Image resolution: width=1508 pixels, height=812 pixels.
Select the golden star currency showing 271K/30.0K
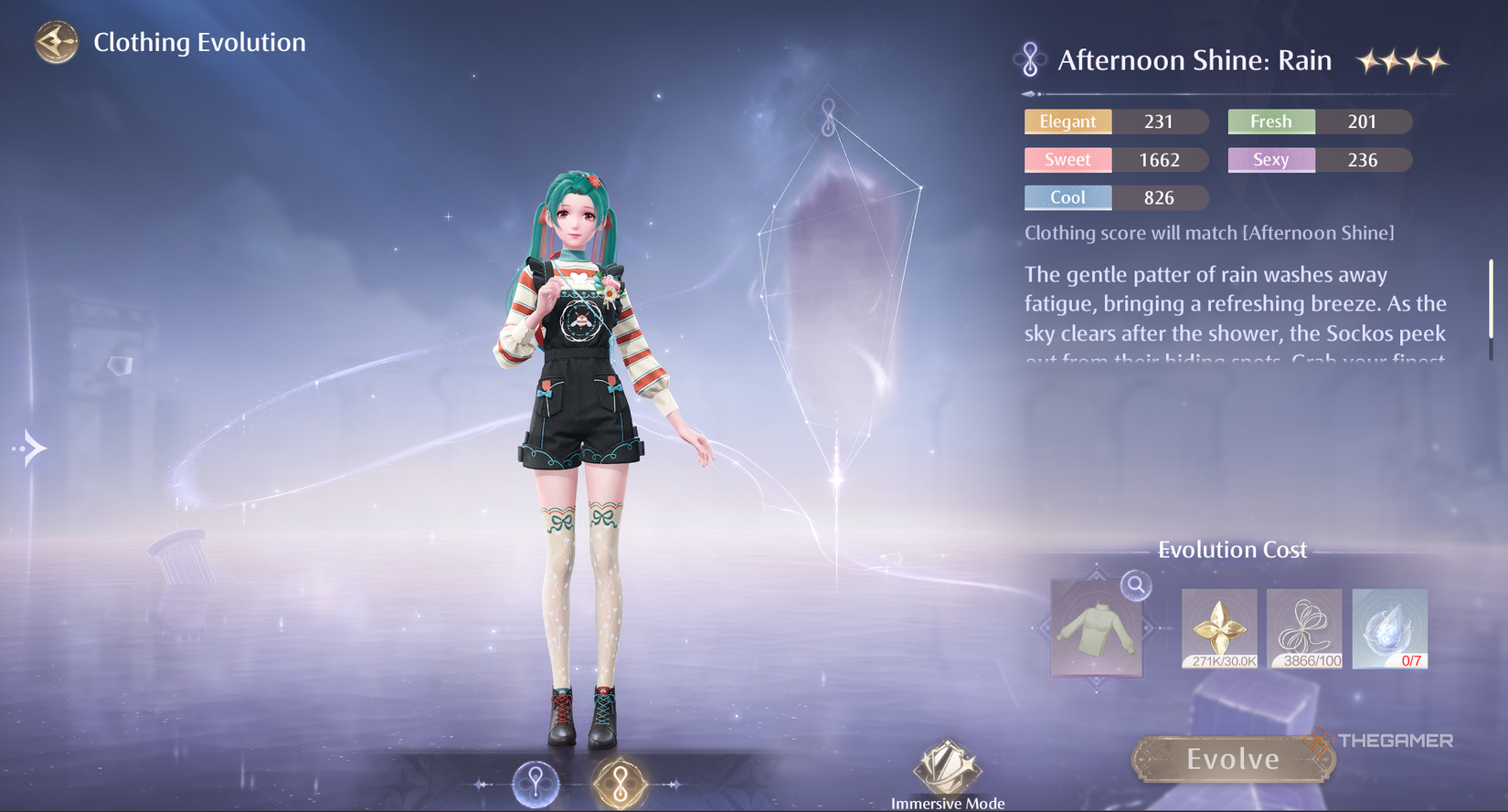(1218, 629)
